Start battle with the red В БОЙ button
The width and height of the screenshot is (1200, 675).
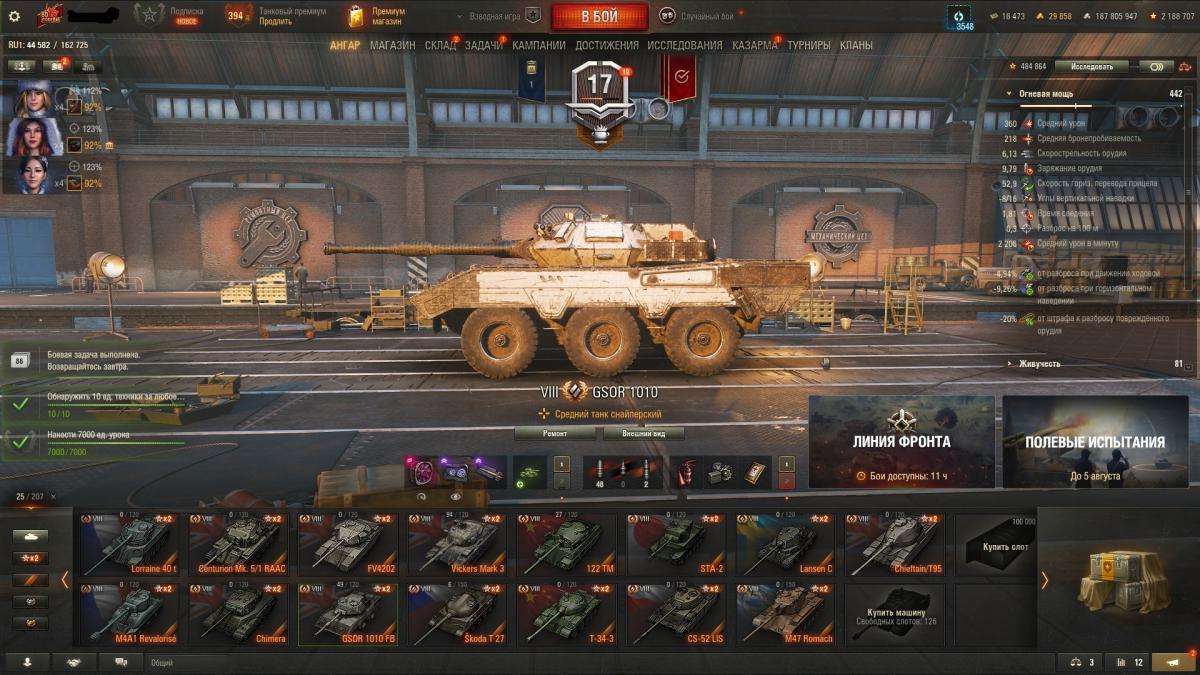coord(599,17)
